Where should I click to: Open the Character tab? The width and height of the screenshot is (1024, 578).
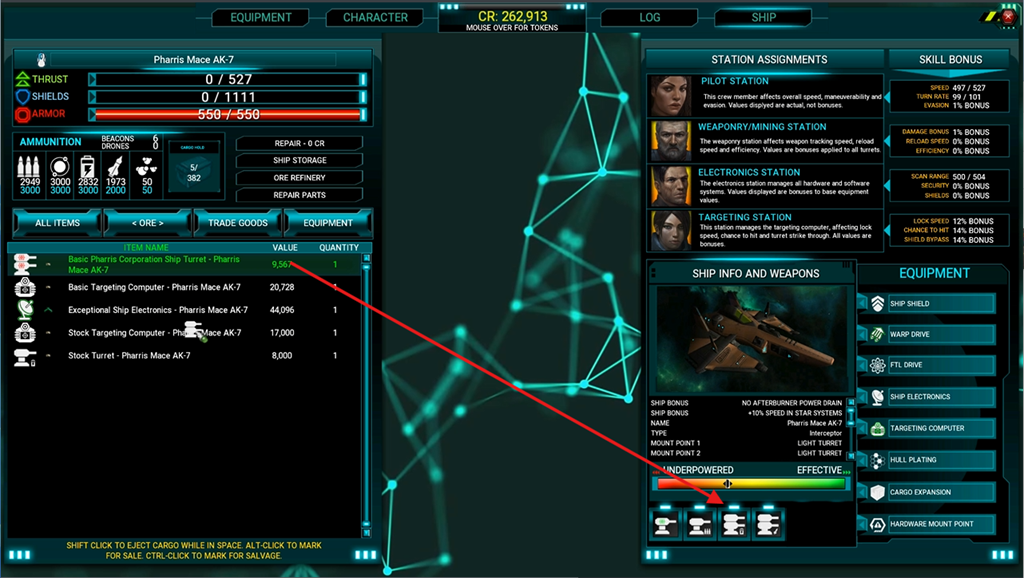375,17
